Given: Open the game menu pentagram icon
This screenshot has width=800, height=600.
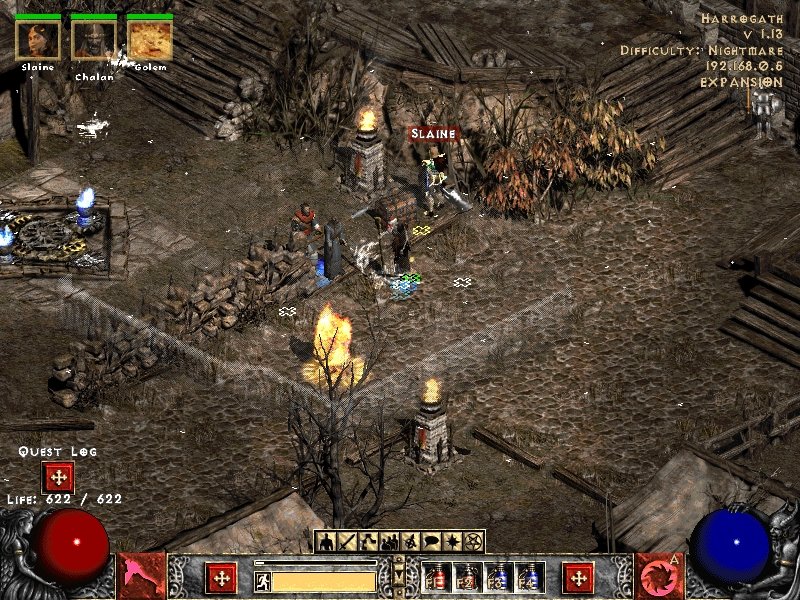Looking at the screenshot, I should click(474, 542).
